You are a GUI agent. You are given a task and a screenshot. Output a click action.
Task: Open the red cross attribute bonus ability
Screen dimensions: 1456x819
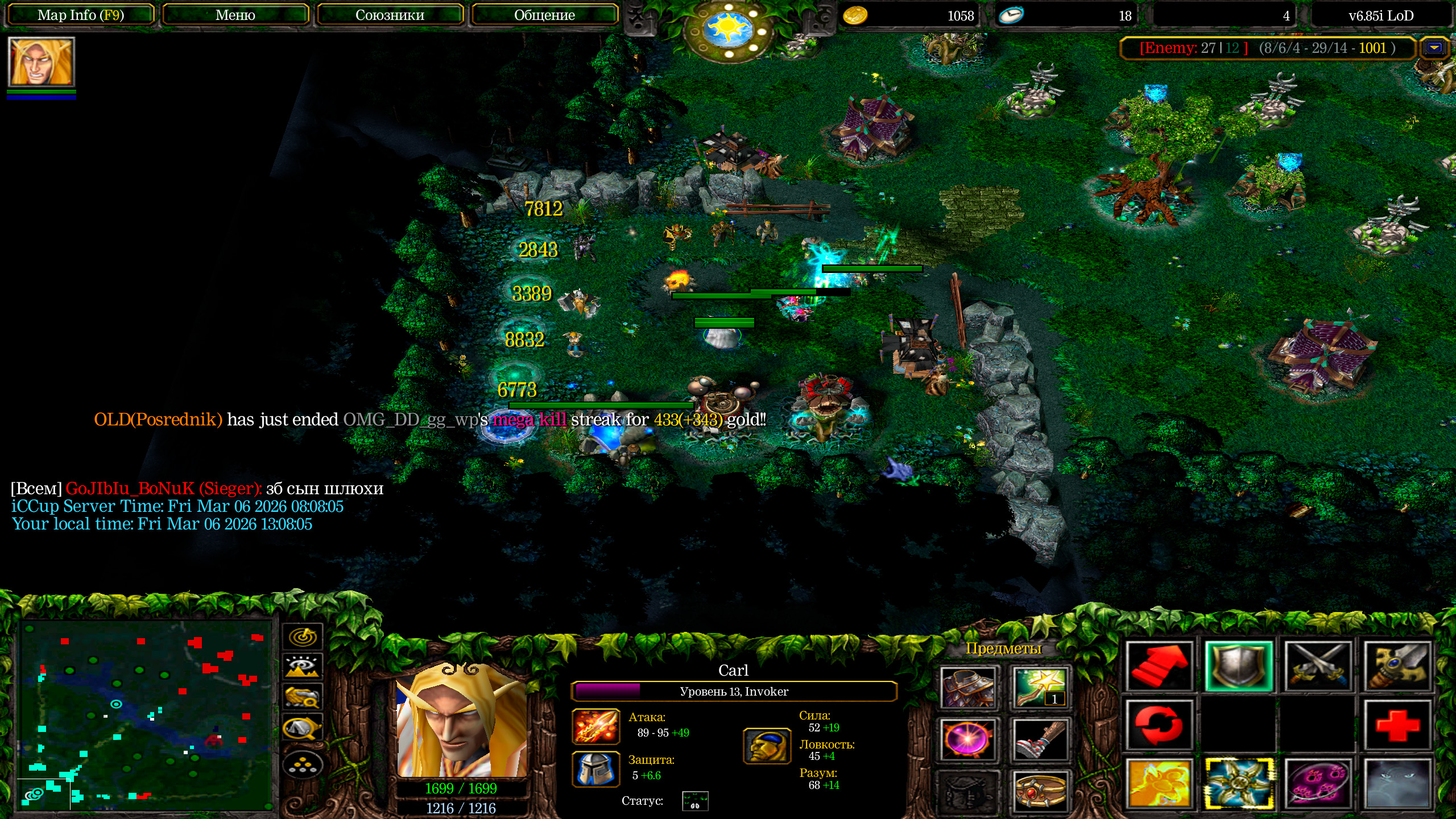point(1397,725)
